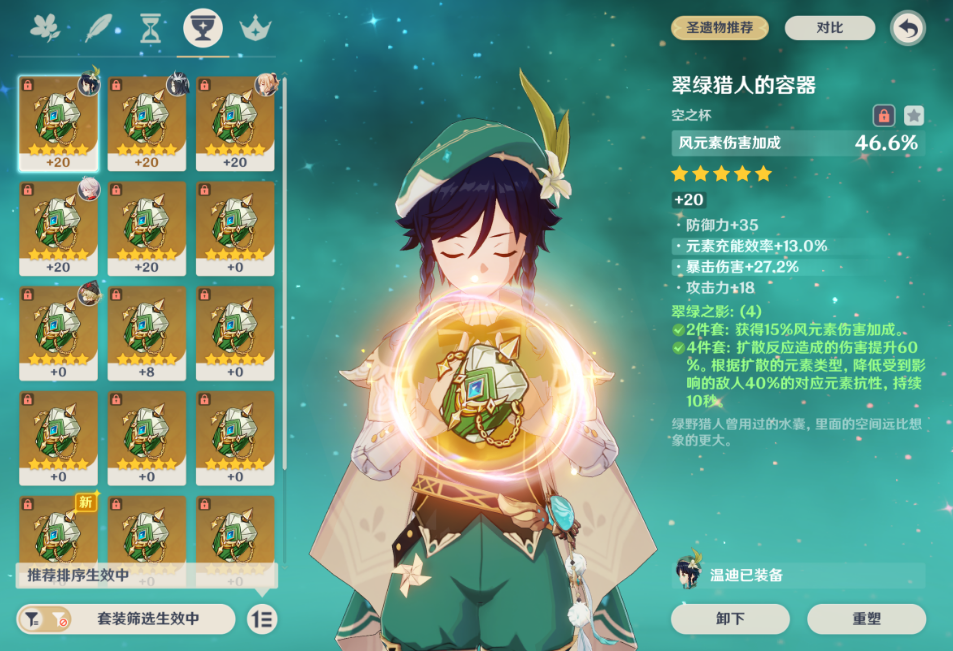Viewport: 953px width, 651px height.
Task: Open 圣遗物推荐 artifact recommendations
Action: (x=719, y=28)
